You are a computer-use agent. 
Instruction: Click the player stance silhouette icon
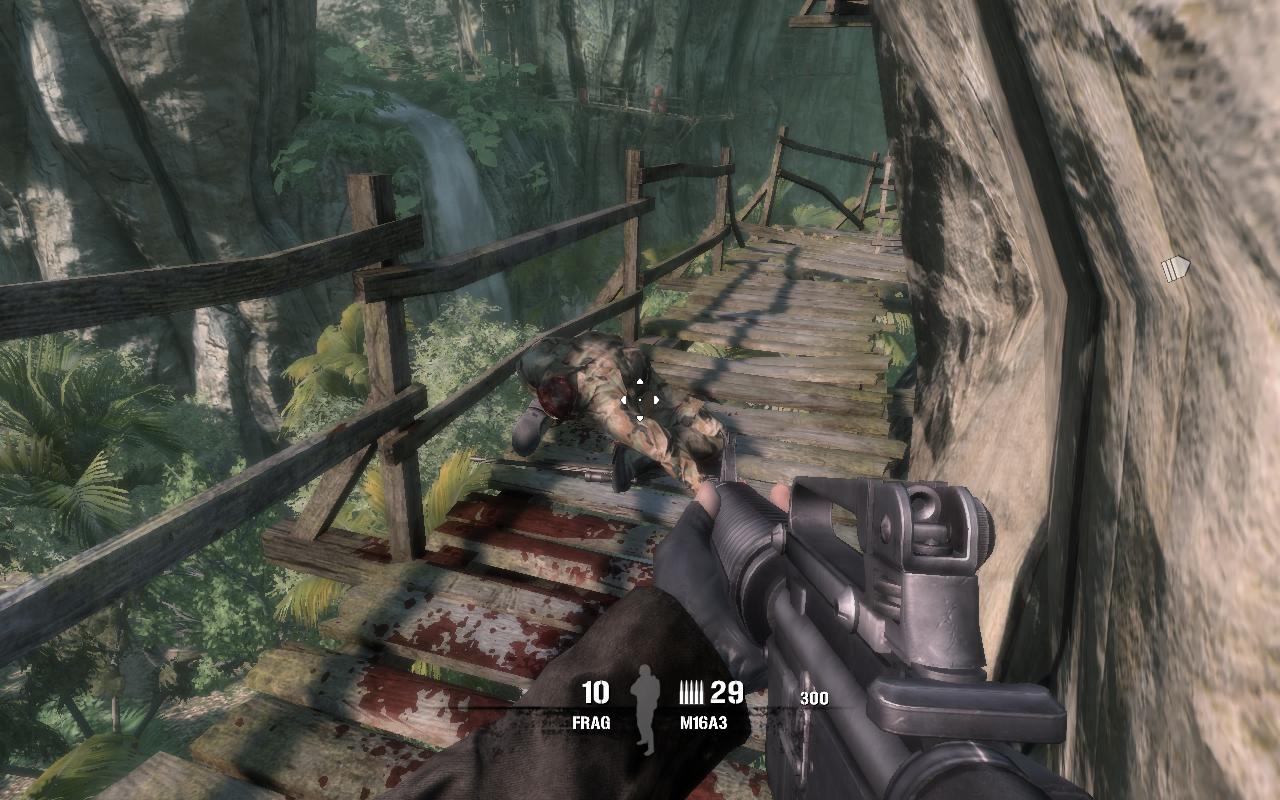[645, 709]
